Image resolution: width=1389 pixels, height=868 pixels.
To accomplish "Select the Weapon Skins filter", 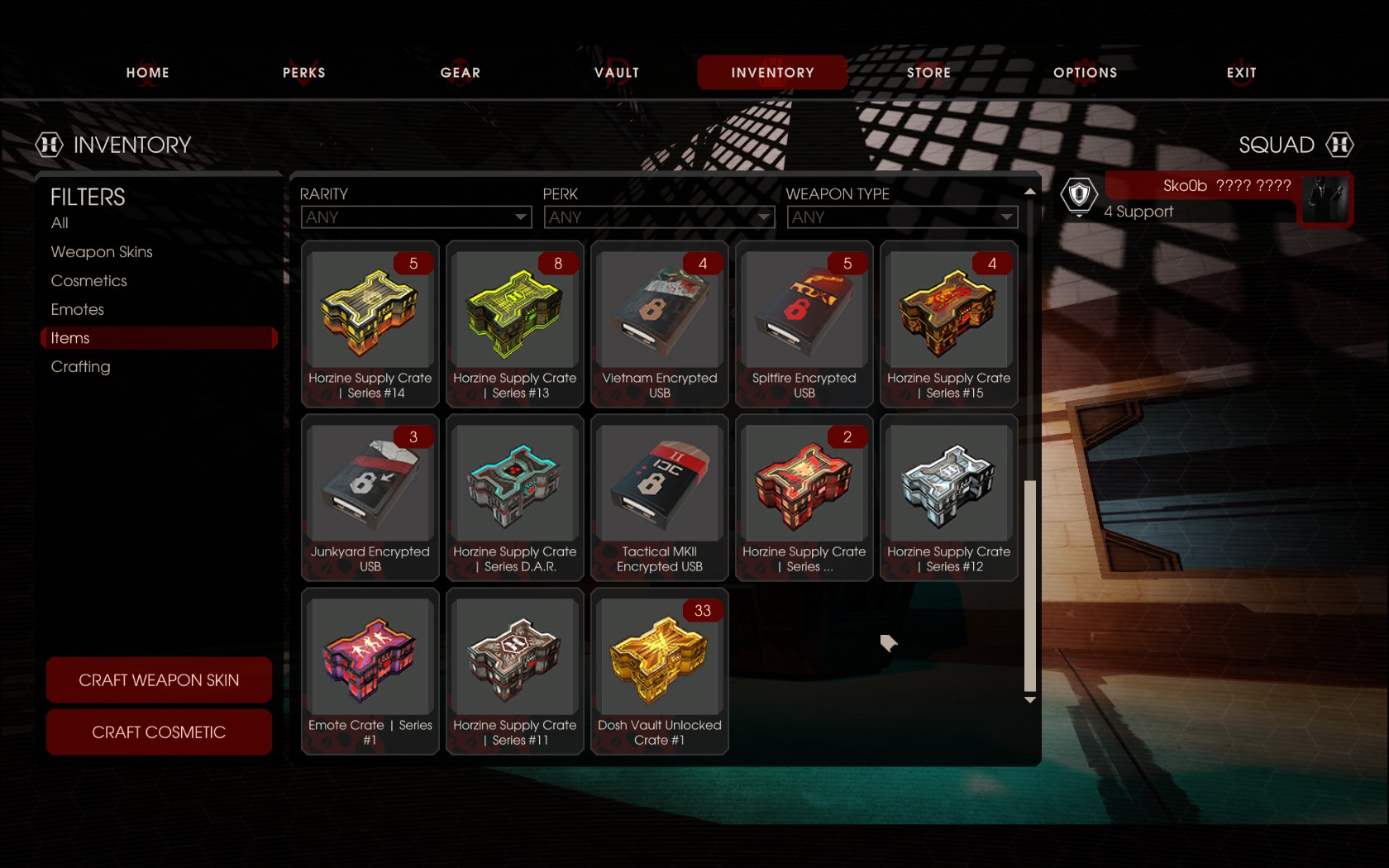I will coord(102,252).
